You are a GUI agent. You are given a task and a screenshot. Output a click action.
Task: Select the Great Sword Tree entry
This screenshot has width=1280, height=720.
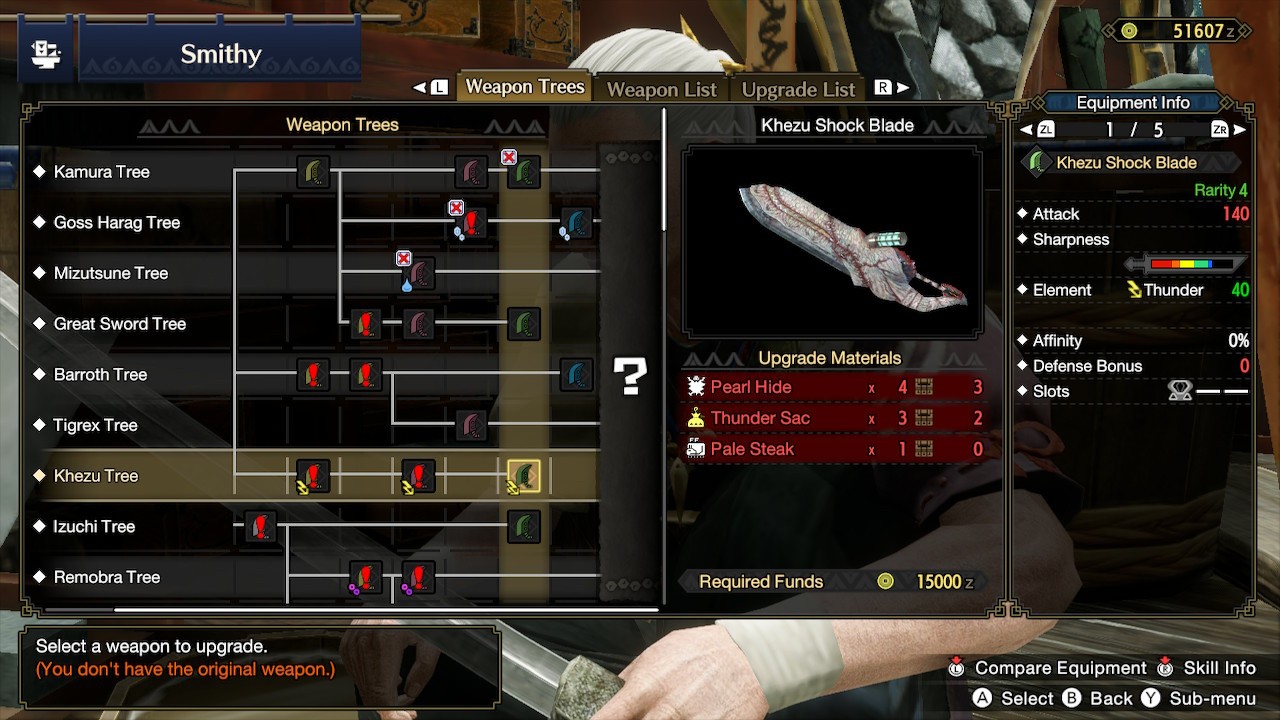point(119,324)
